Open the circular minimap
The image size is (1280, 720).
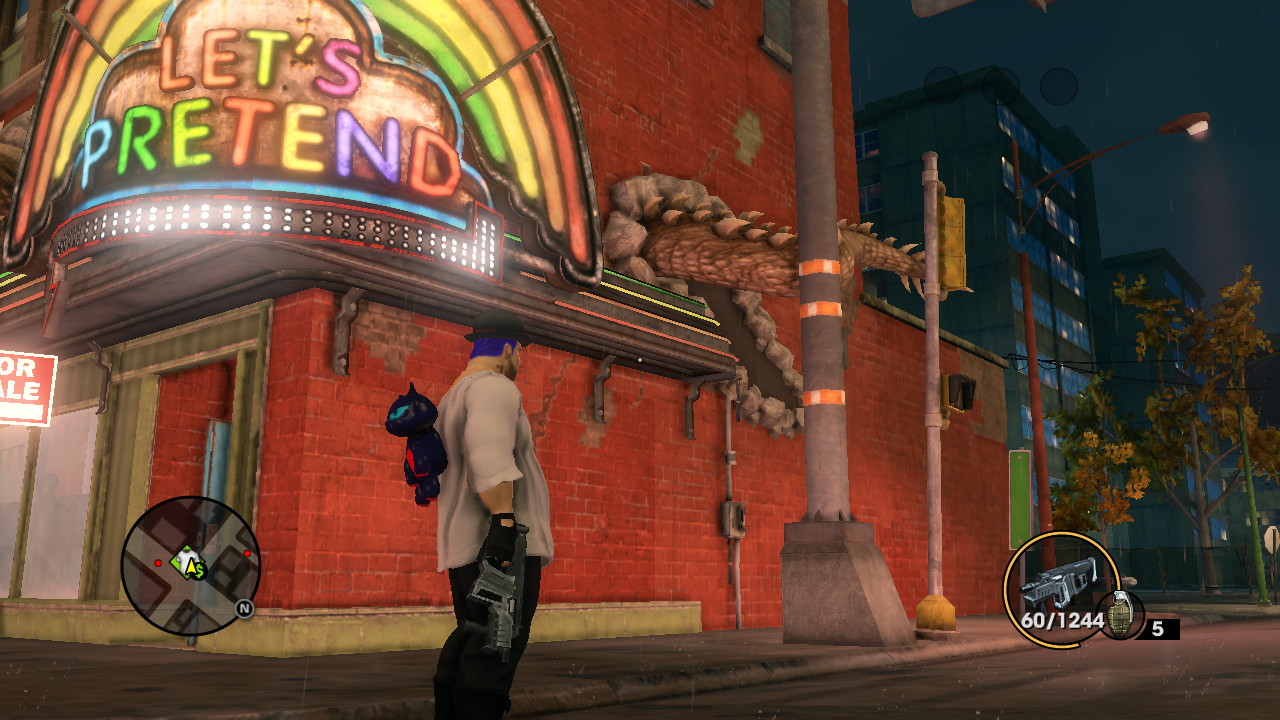[190, 566]
